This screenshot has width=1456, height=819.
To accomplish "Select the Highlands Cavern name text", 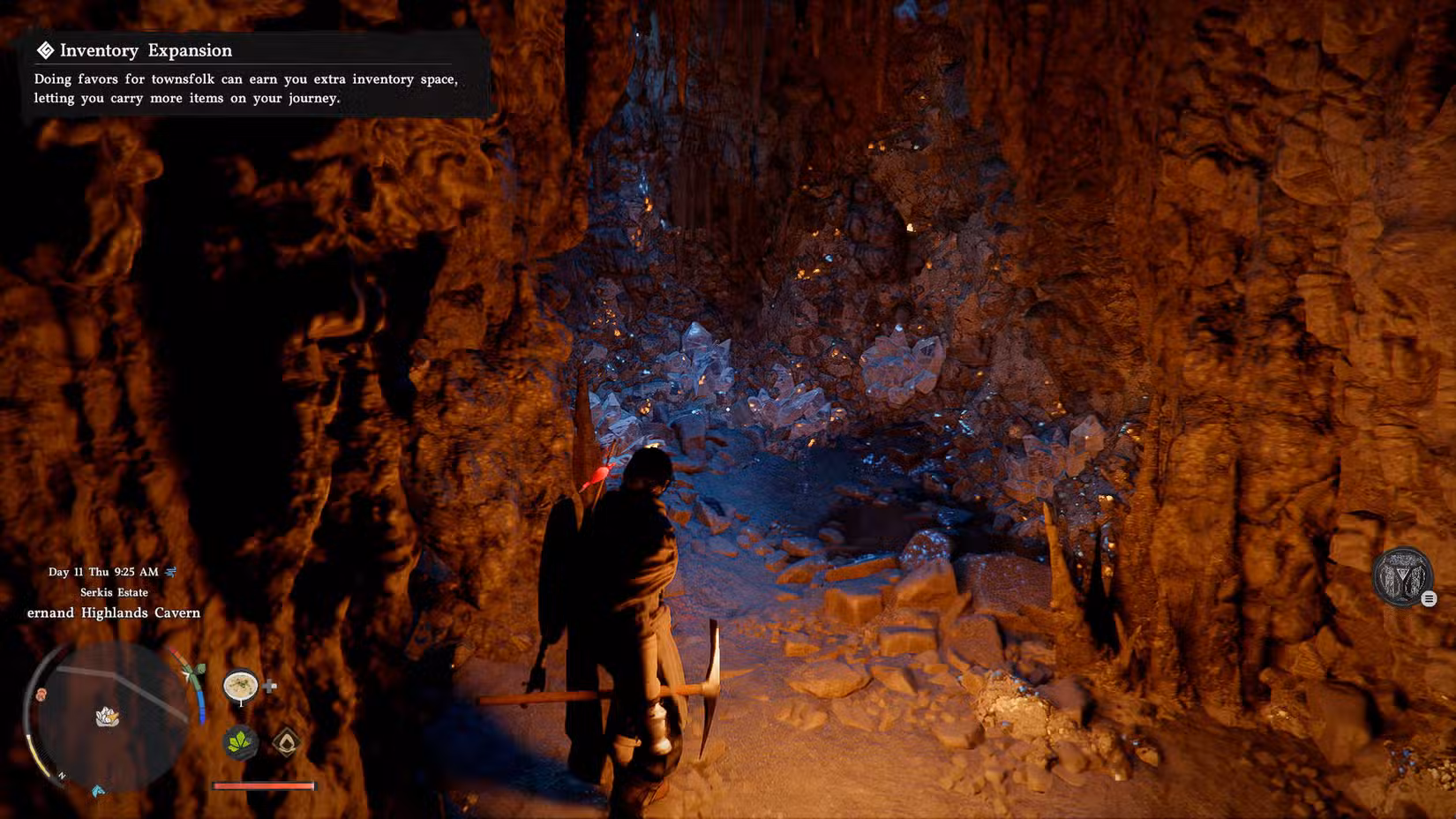I will pos(115,612).
